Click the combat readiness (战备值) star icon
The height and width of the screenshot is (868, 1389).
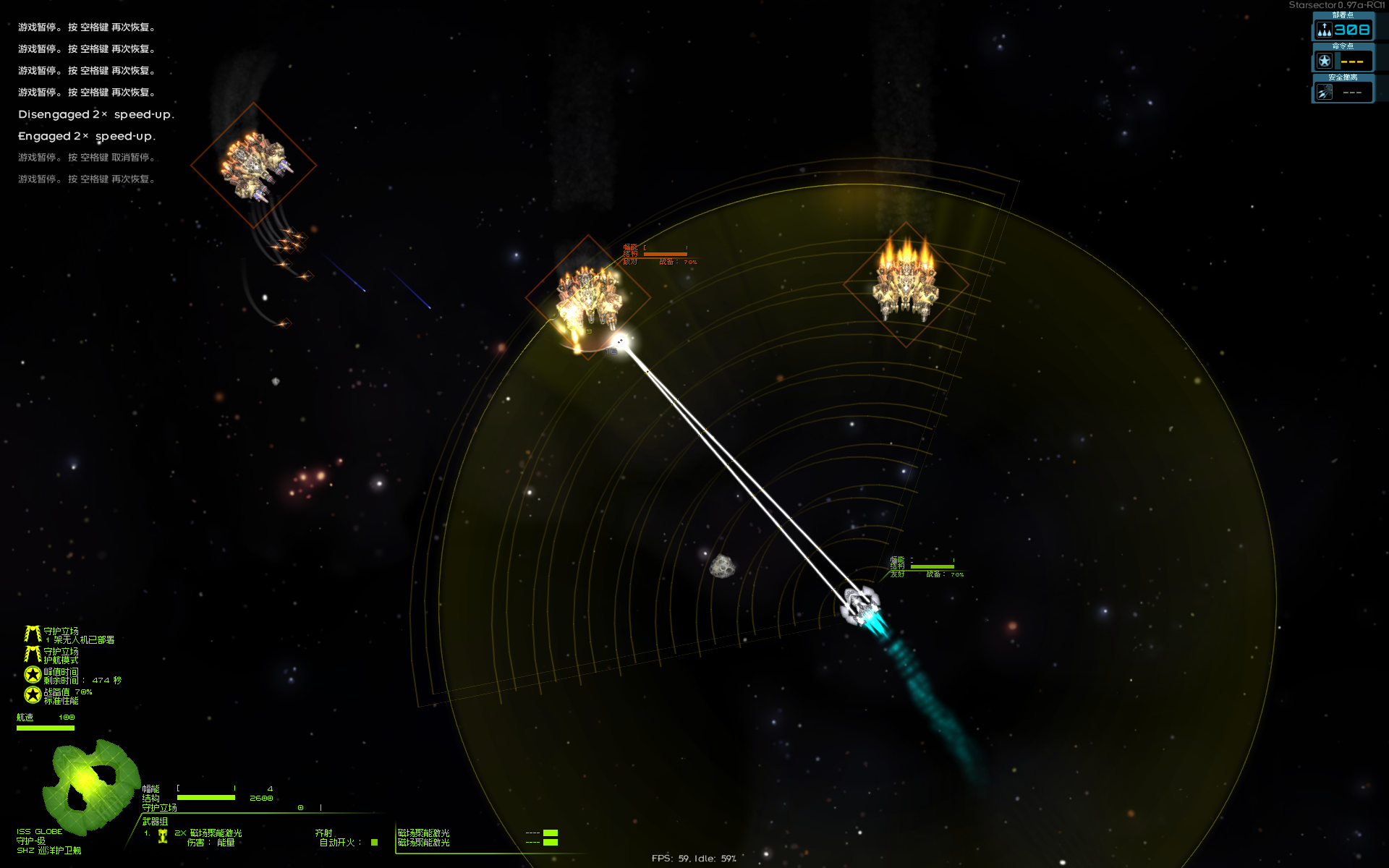point(33,695)
